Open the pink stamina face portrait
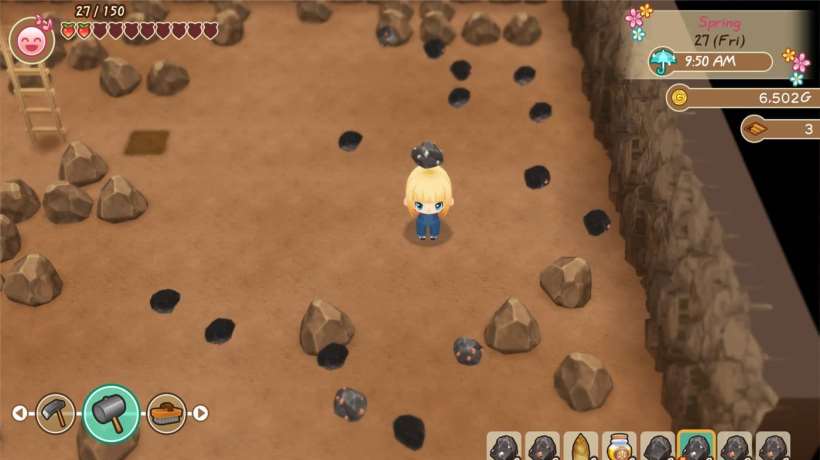Screen dimensions: 820x460 tap(31, 41)
